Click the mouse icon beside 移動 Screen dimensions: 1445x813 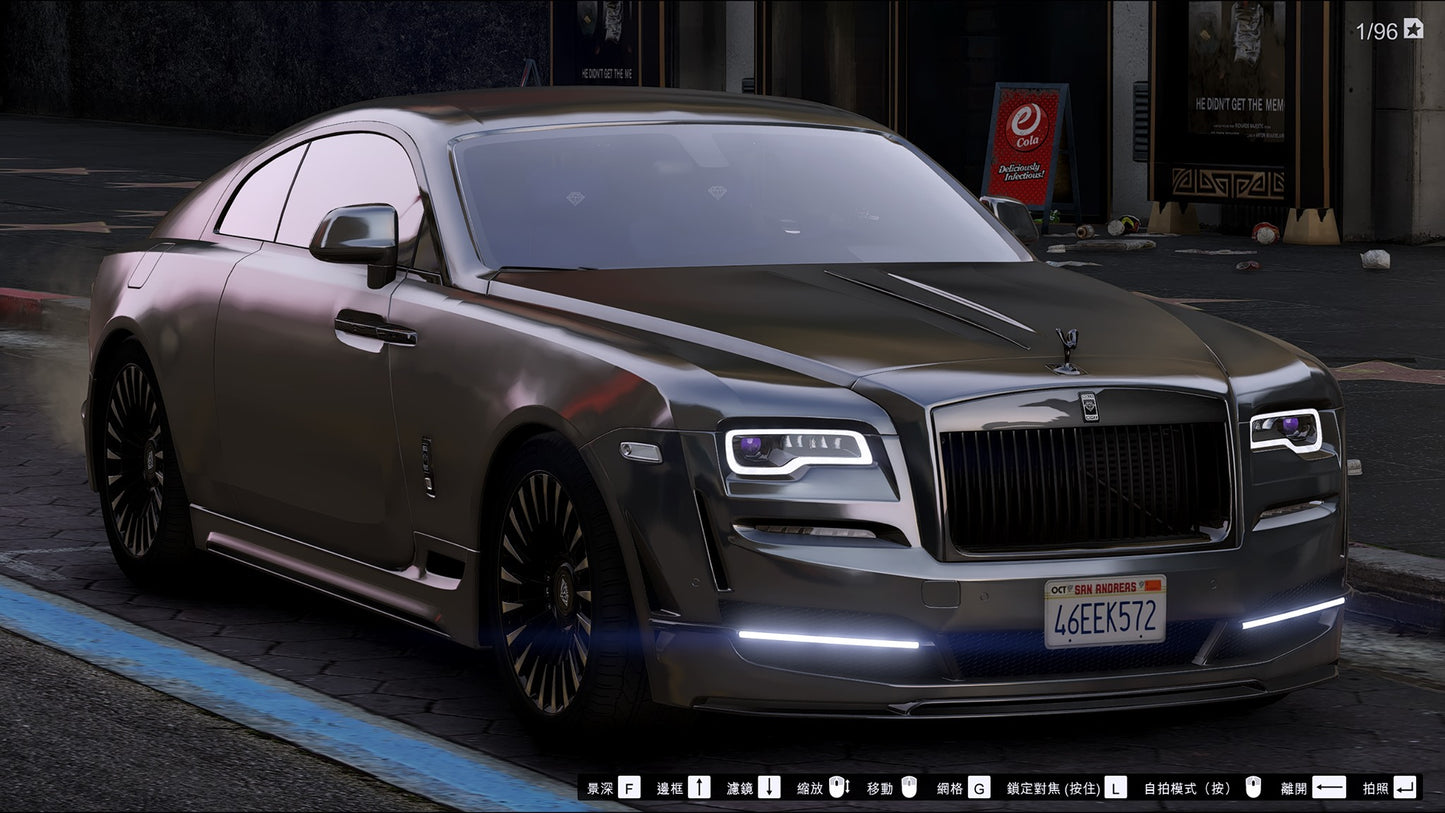point(910,788)
